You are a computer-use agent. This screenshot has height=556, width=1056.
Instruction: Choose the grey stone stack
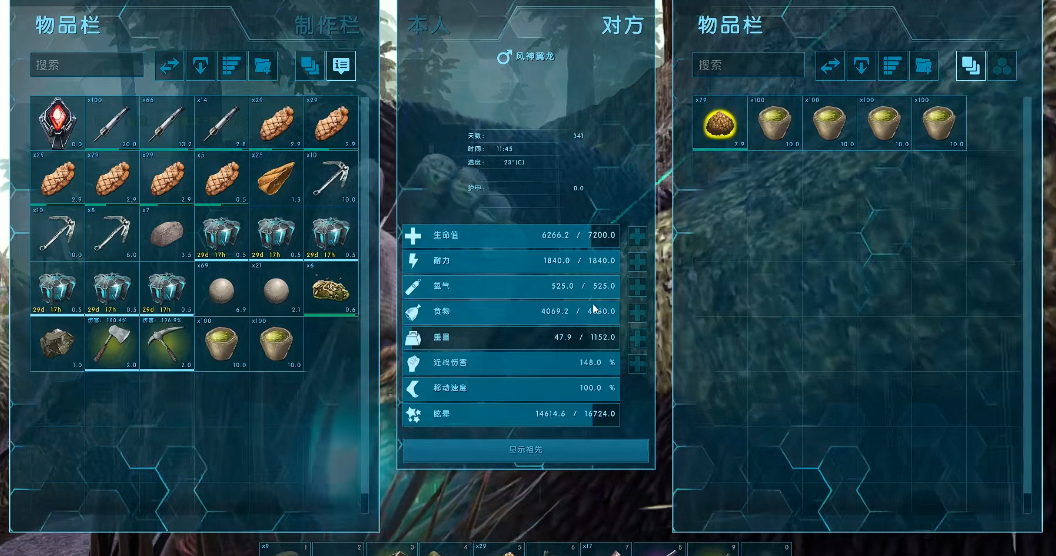[165, 234]
